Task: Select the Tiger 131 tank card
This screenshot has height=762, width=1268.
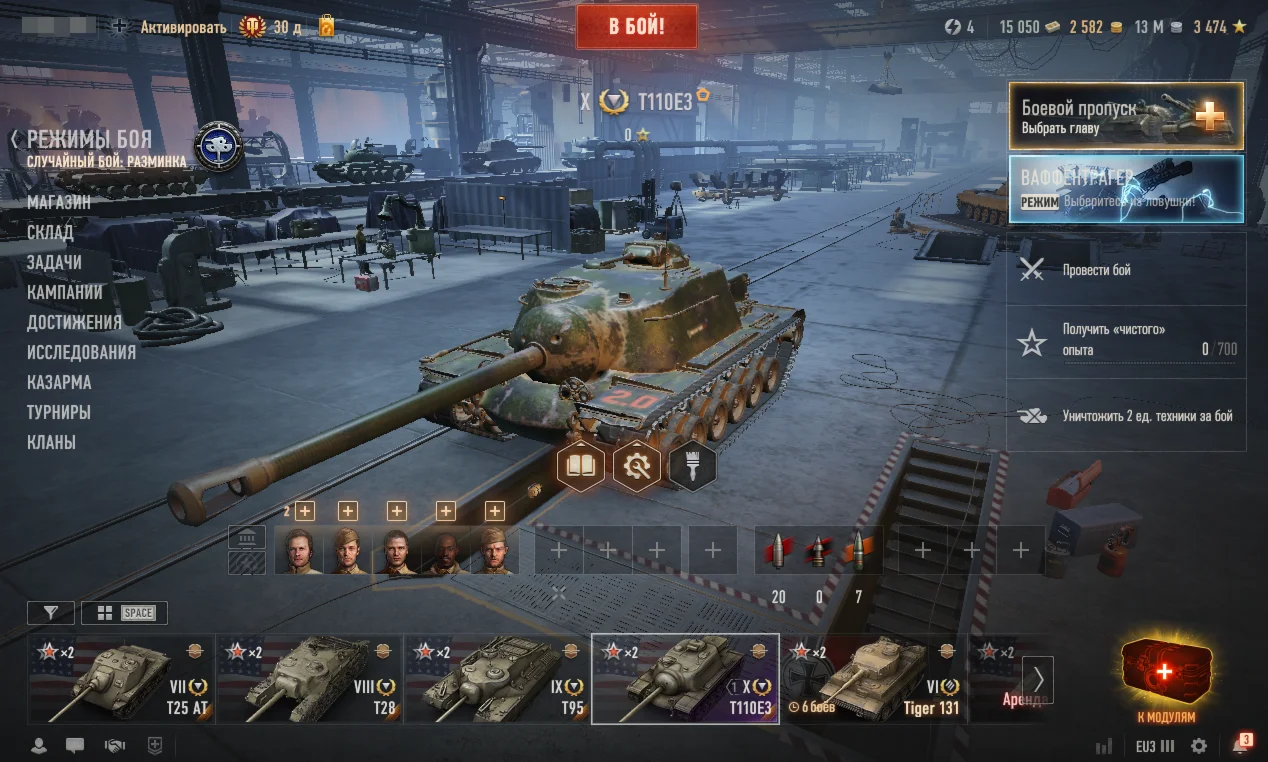Action: click(873, 679)
